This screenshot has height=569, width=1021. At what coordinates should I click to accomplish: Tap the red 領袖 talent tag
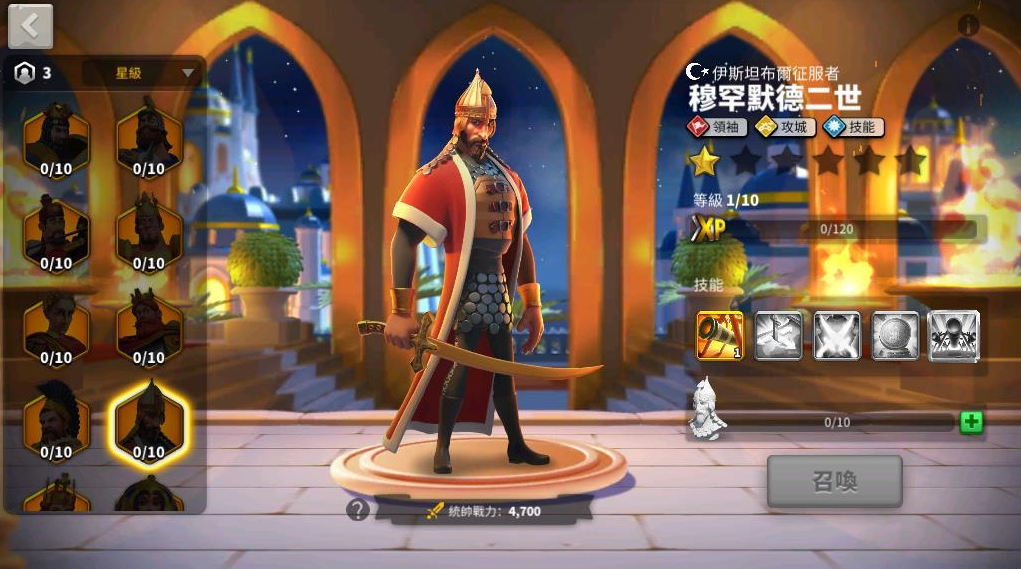pos(716,127)
